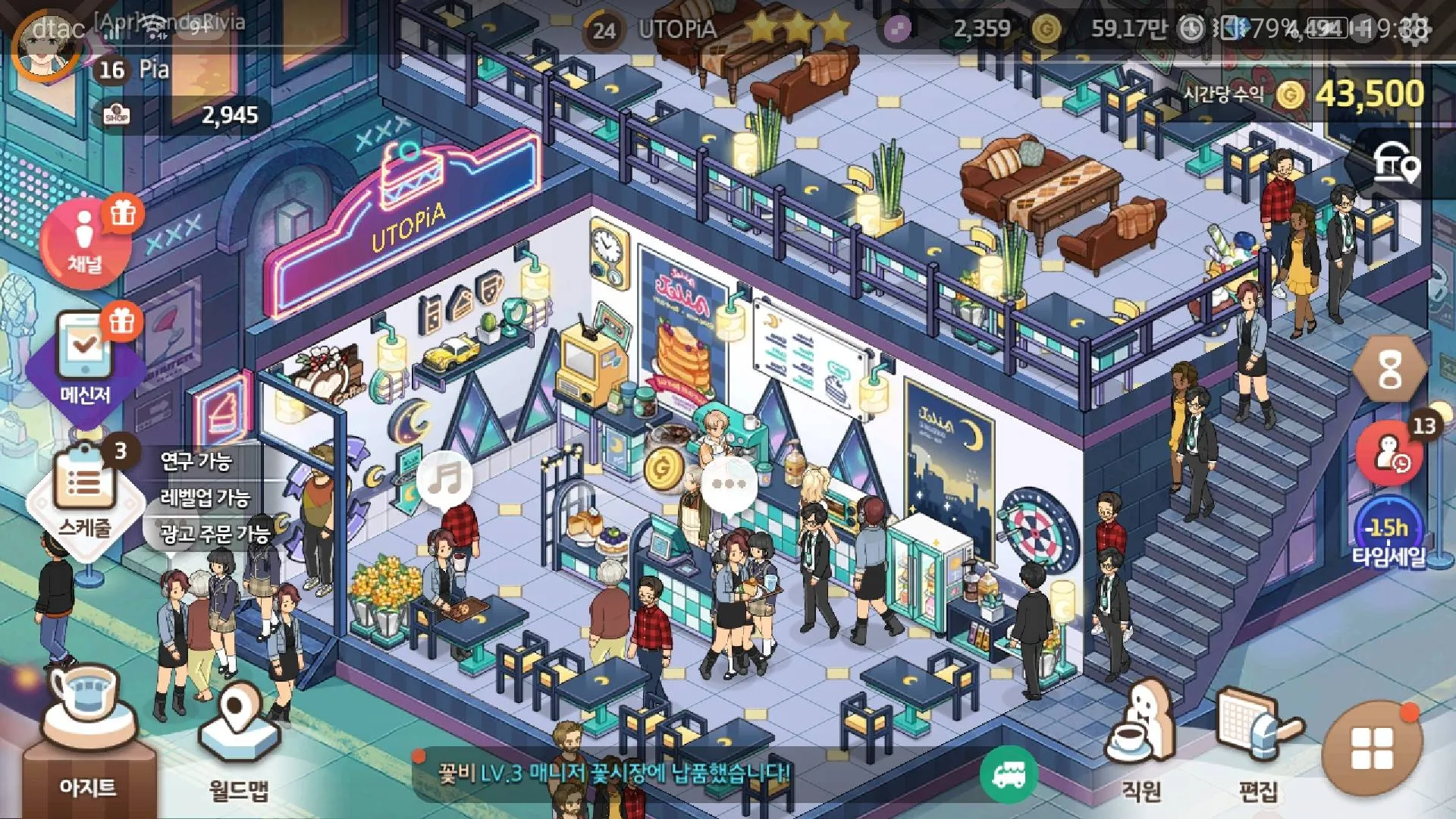Viewport: 1456px width, 819px height.
Task: Open the red visitor icon with 13 badge
Action: tap(1389, 453)
